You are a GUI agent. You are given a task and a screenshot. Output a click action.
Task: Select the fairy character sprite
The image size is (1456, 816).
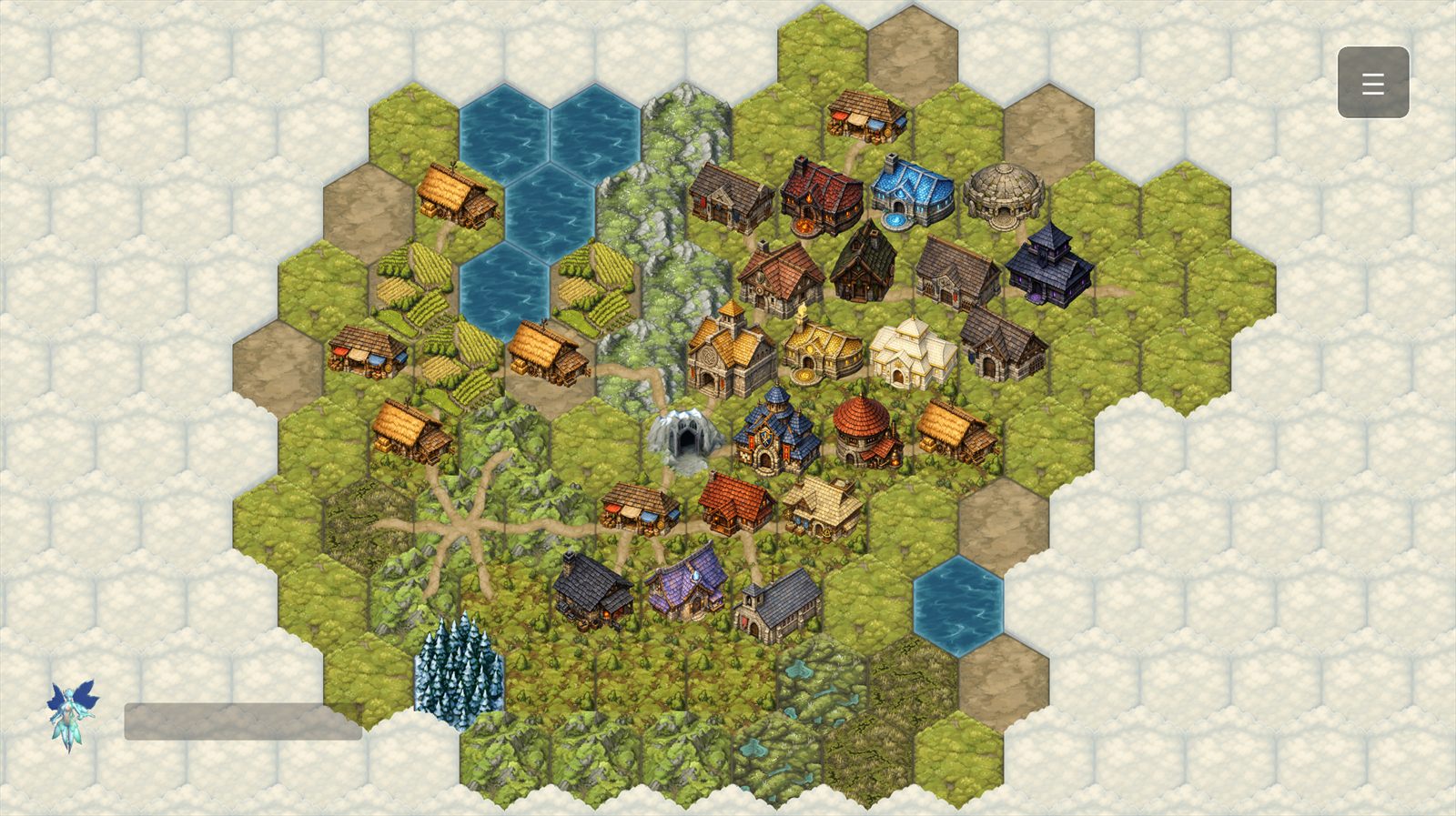coord(68,714)
